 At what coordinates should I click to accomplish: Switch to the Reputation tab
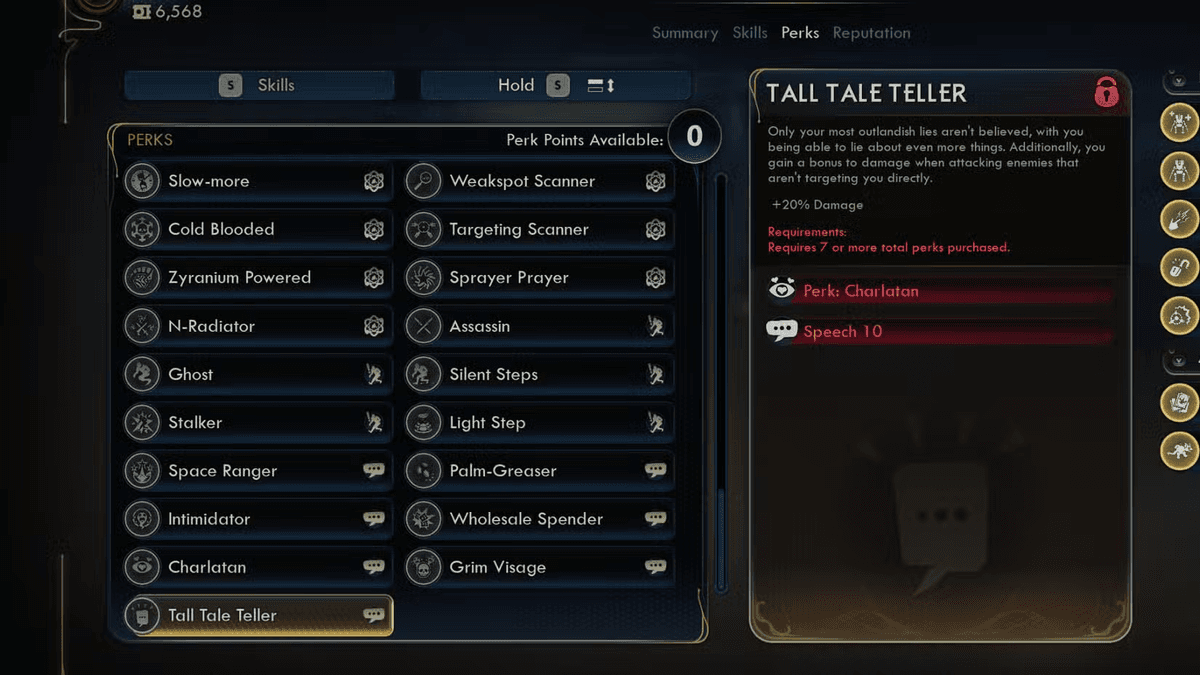871,33
